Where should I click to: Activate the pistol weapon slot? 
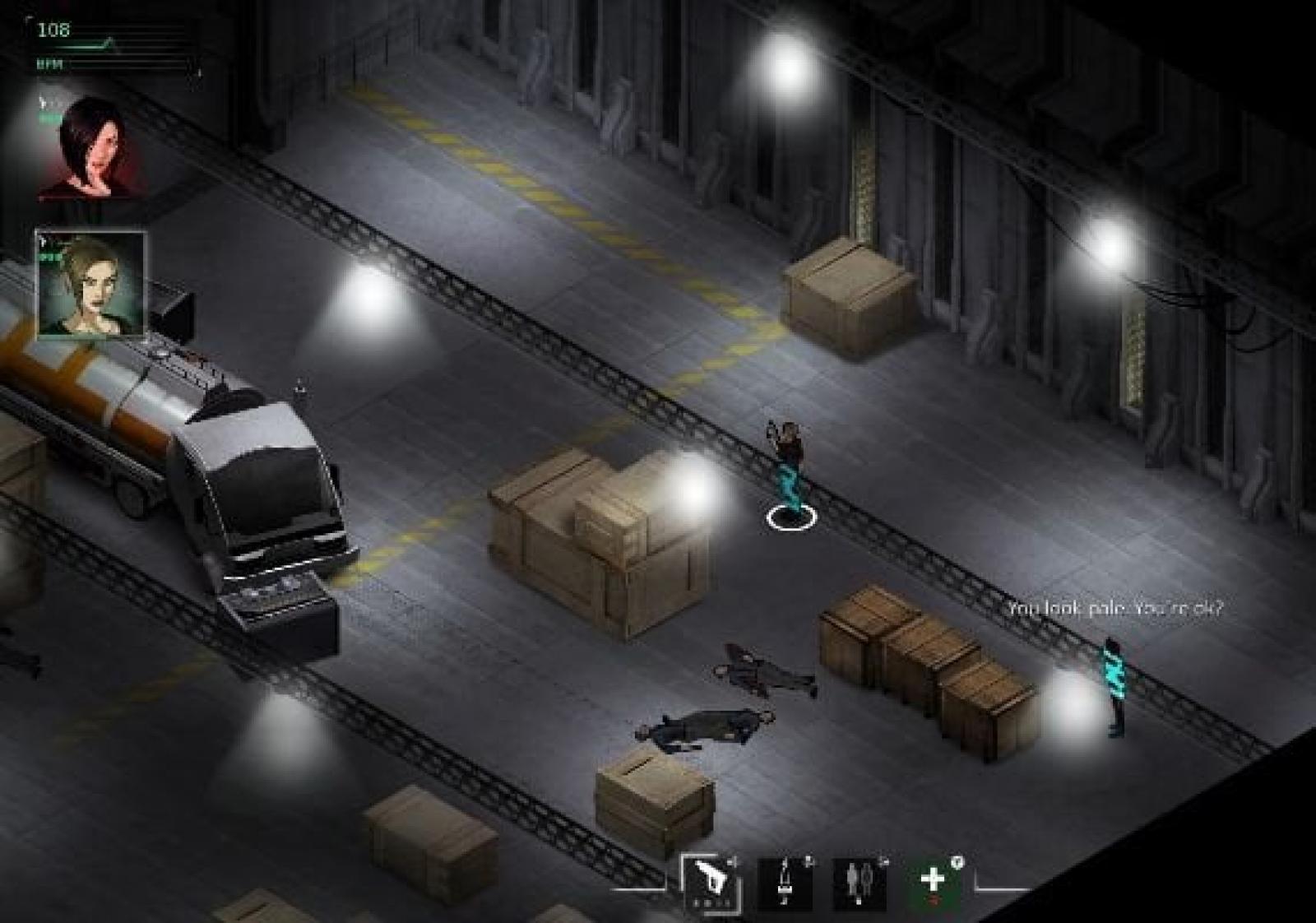click(x=711, y=883)
